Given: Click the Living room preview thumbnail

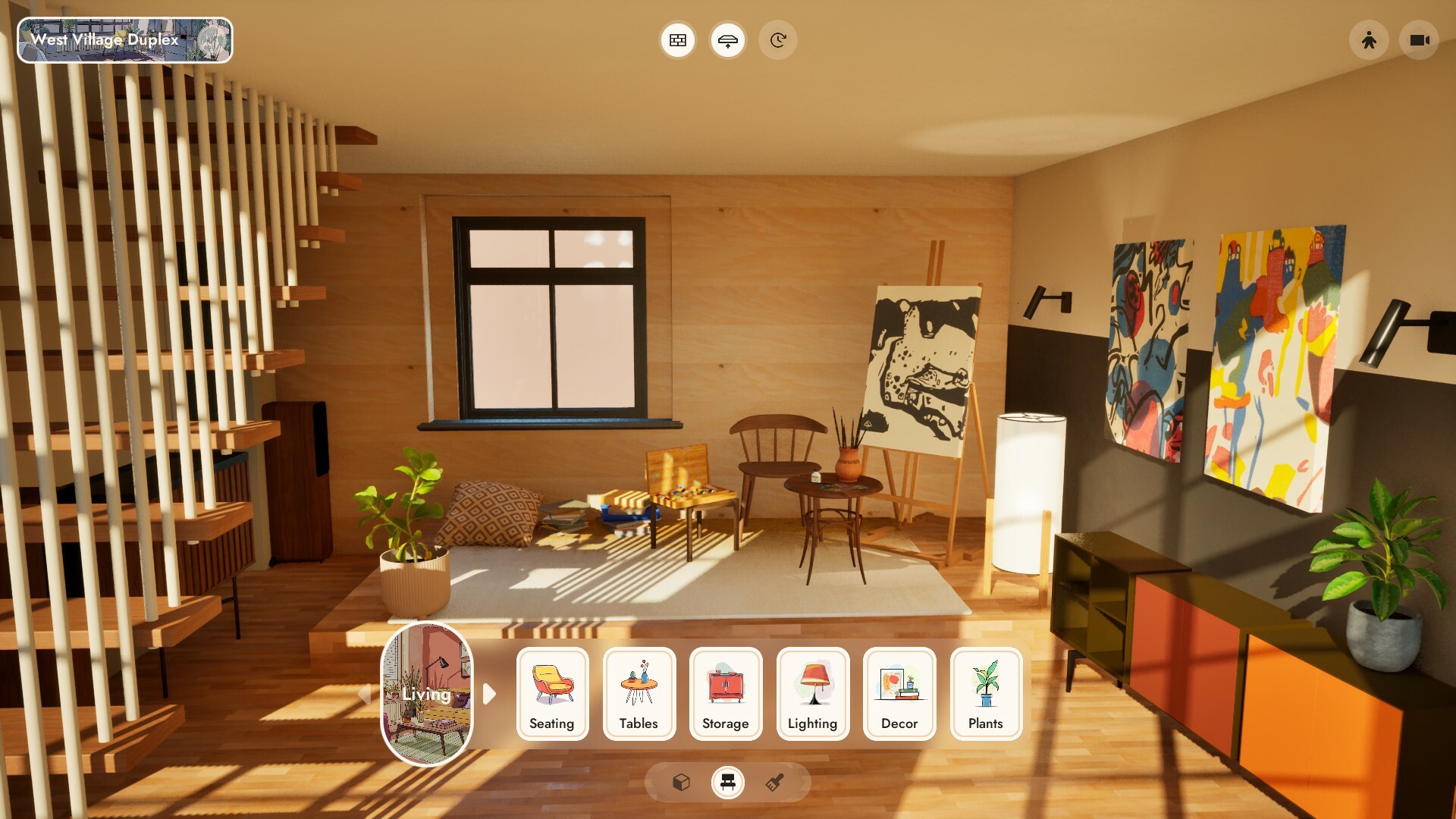Looking at the screenshot, I should pyautogui.click(x=427, y=695).
